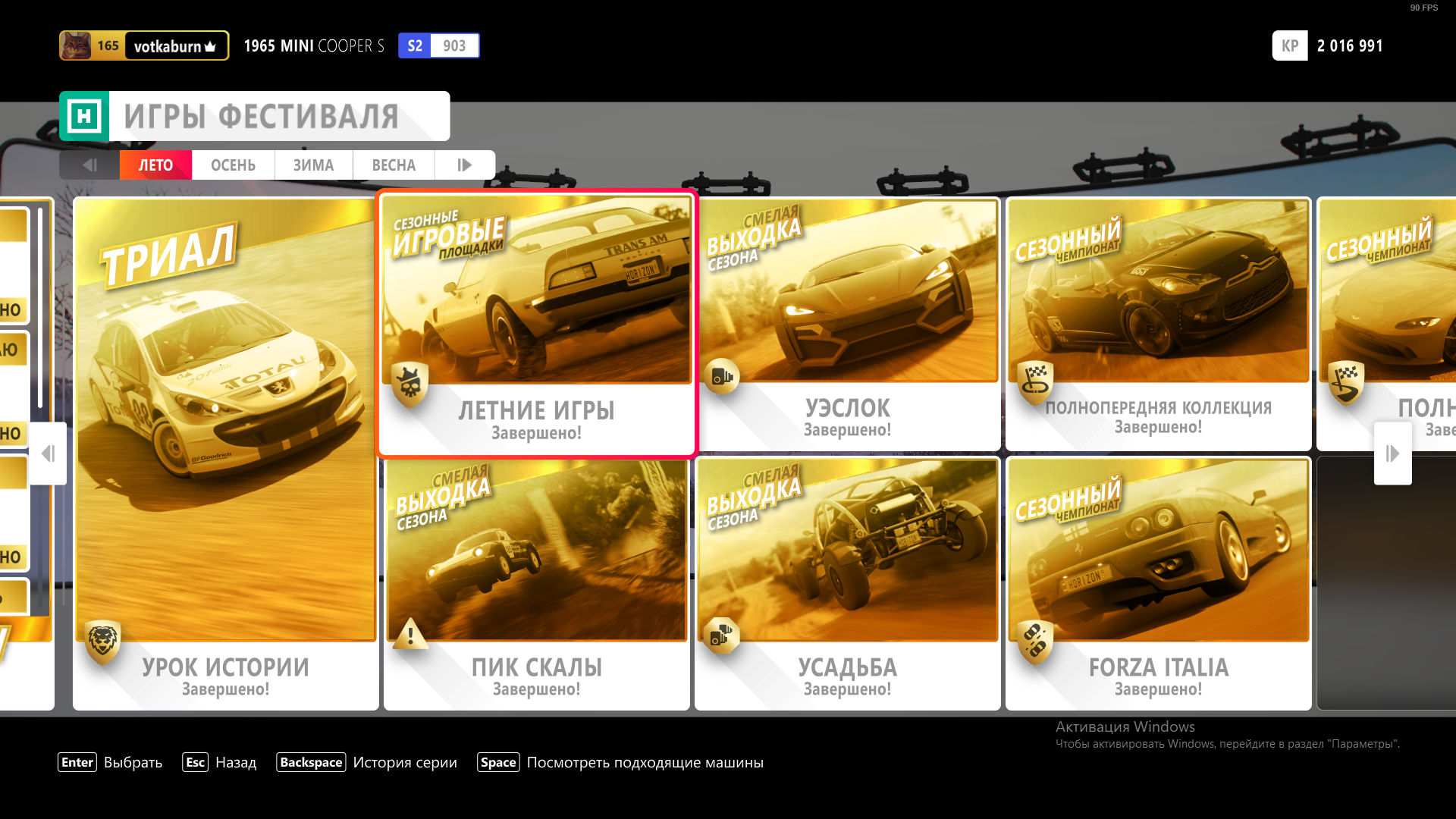Open the votkaburn player profile badge
1456x819 pixels.
[144, 46]
